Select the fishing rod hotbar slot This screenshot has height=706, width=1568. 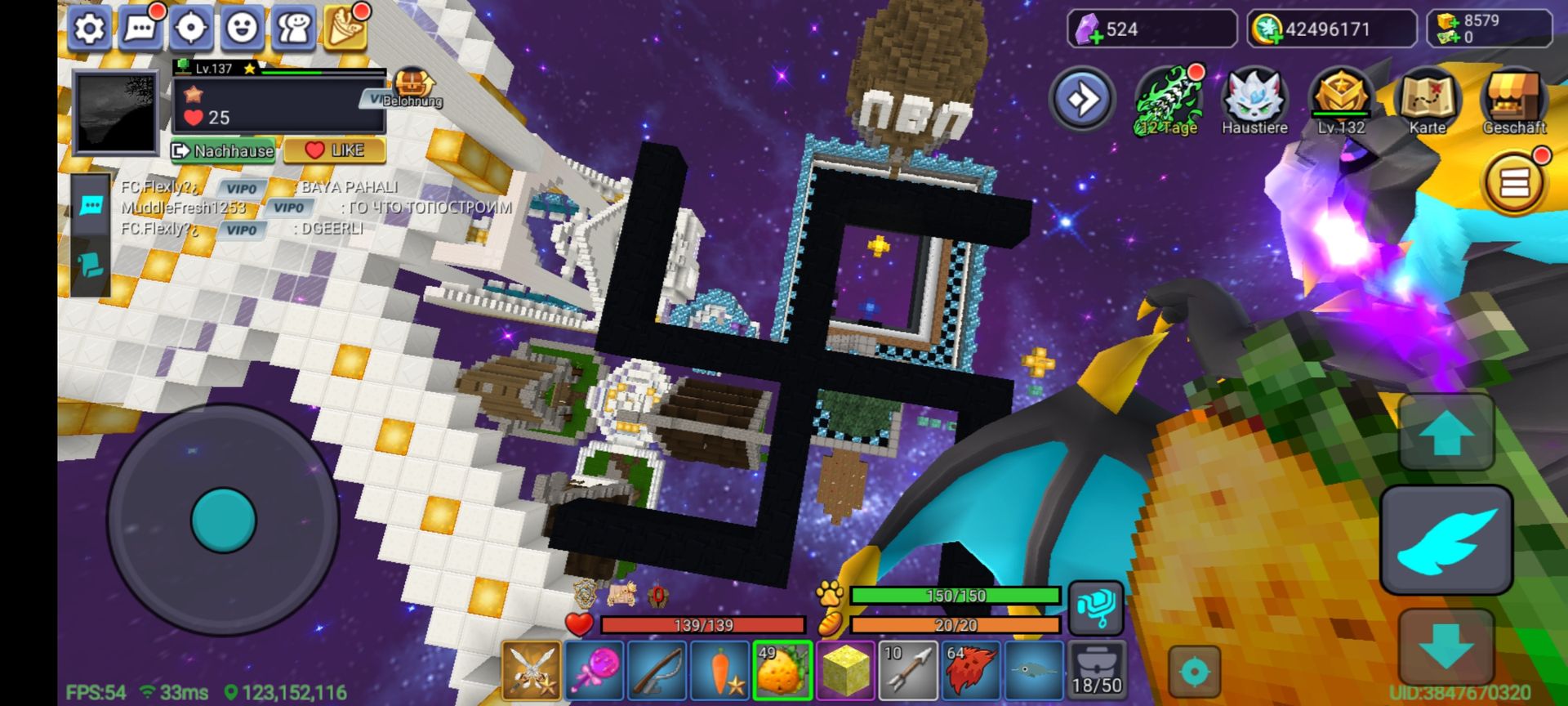(657, 671)
